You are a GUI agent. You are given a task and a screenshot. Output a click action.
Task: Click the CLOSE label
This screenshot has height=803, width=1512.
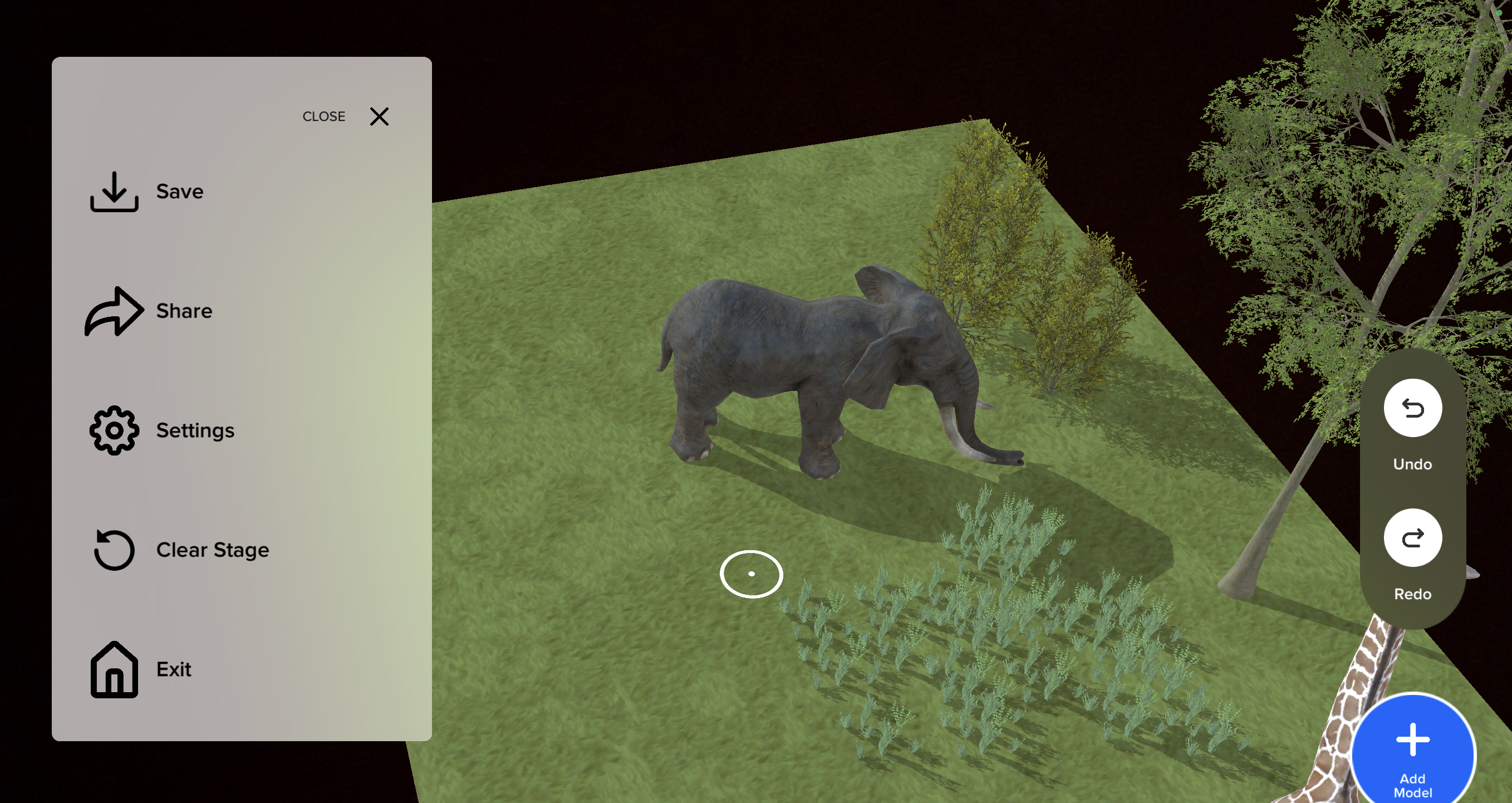click(x=323, y=116)
